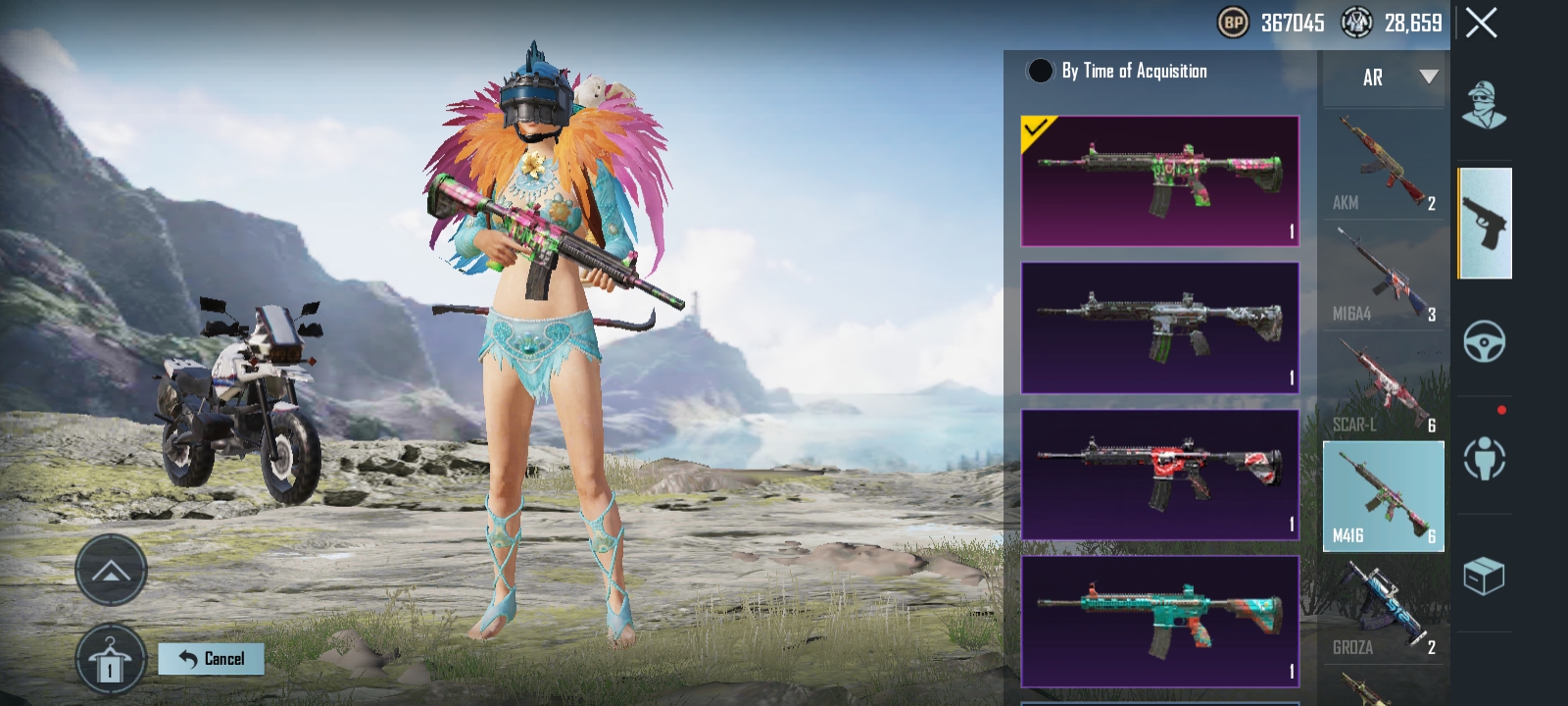Open the AR weapon type dropdown

(1385, 77)
